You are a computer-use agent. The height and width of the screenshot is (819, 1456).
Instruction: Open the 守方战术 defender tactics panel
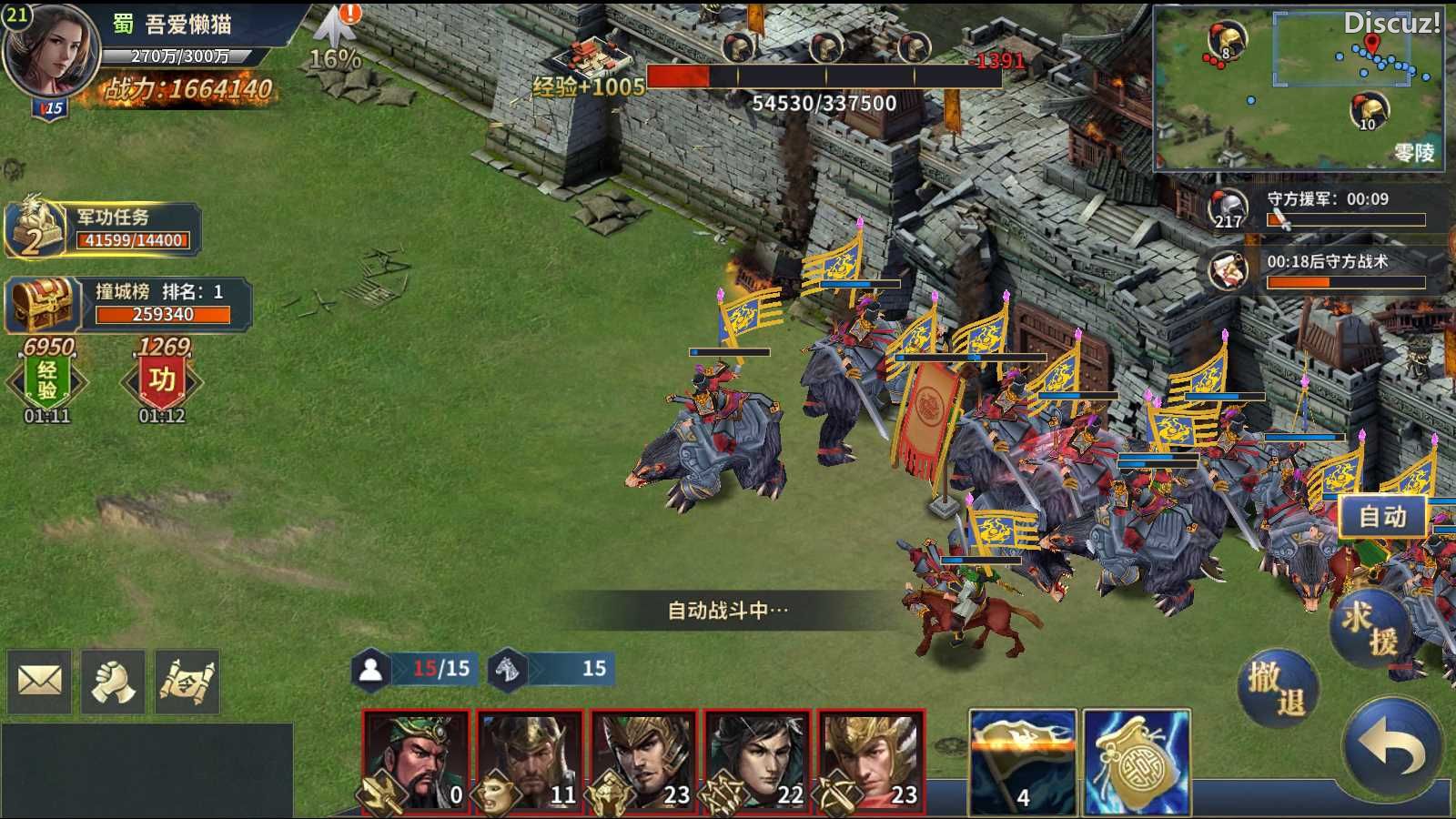[x=1329, y=270]
